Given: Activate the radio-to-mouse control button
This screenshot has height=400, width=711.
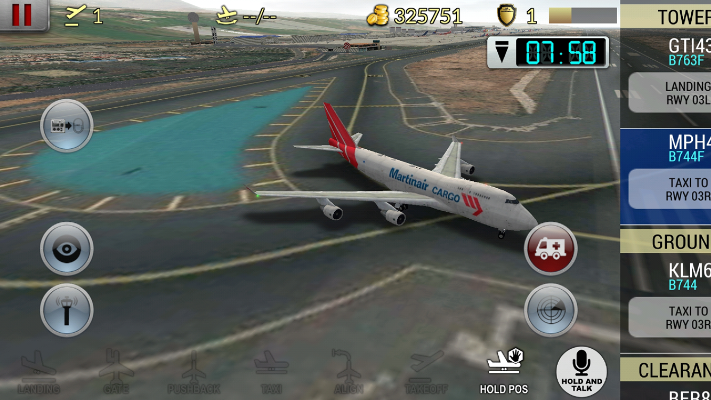Looking at the screenshot, I should 66,126.
